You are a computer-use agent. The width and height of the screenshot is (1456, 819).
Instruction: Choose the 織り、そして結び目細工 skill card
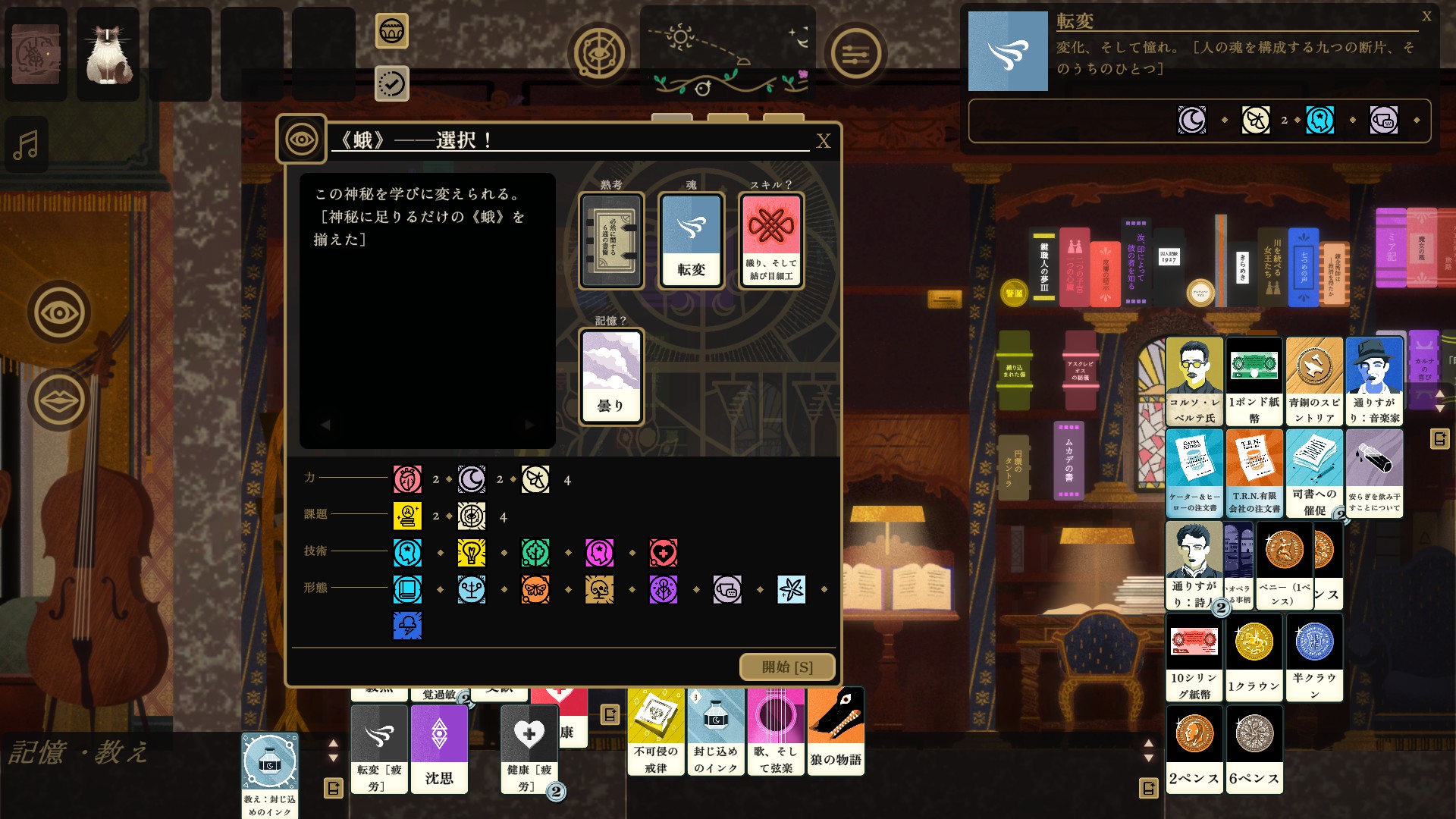pyautogui.click(x=771, y=240)
